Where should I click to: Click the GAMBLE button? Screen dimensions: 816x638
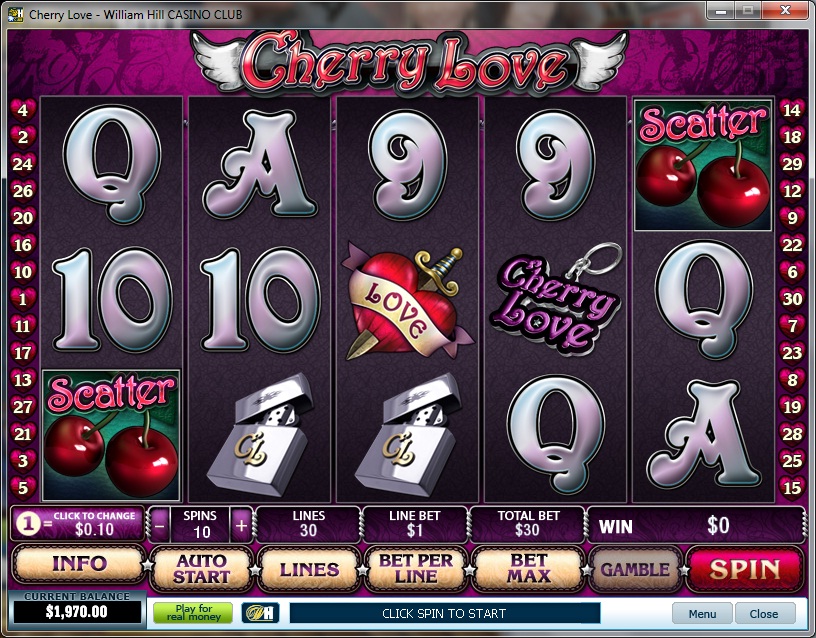(634, 569)
